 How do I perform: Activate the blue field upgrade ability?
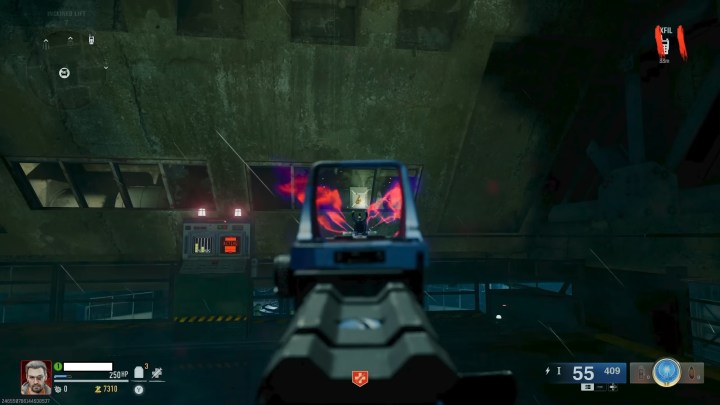(666, 373)
